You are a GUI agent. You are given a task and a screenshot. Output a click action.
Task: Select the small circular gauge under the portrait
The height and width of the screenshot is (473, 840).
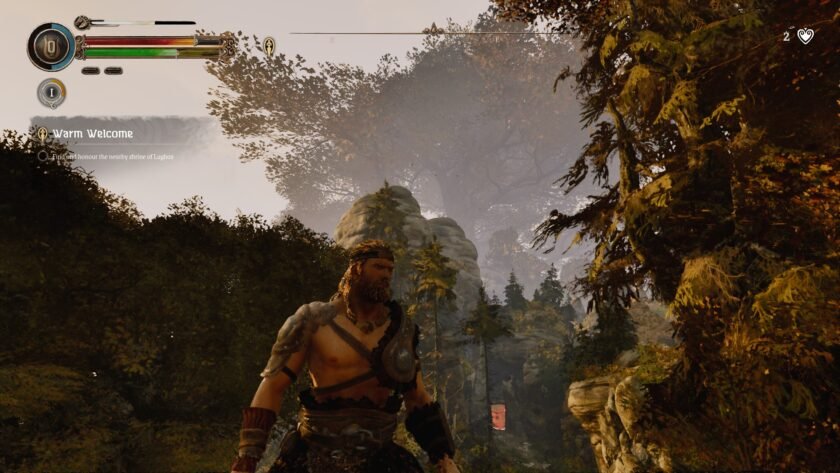52,93
